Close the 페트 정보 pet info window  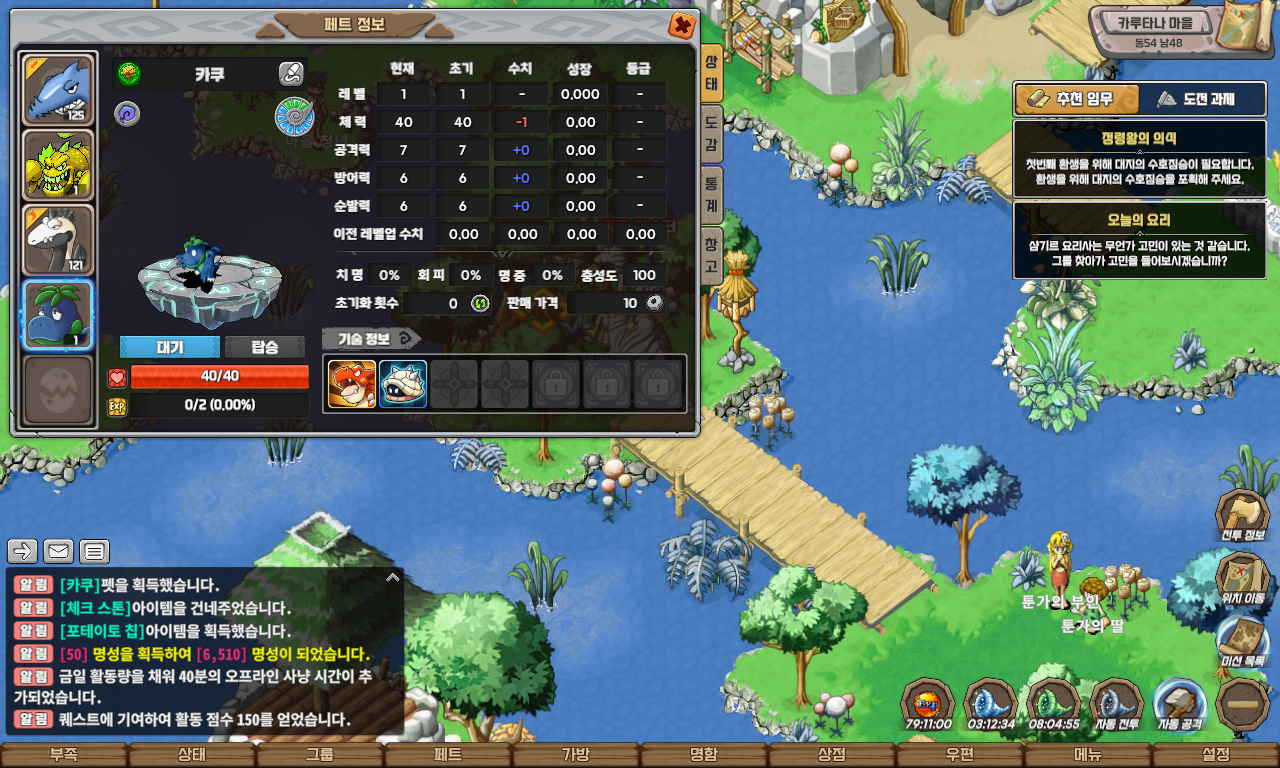point(682,25)
